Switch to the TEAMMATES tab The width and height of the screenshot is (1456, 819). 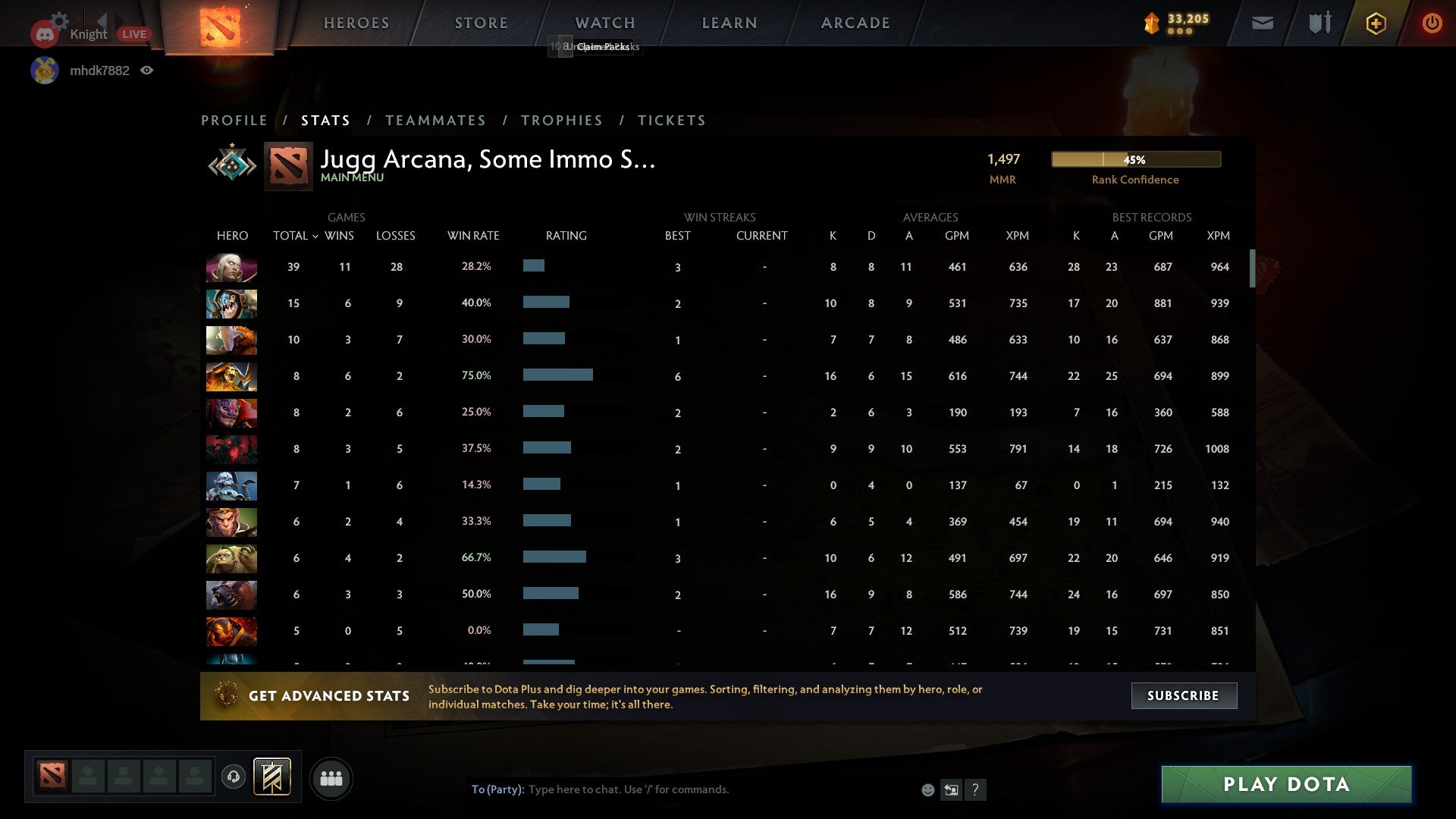[435, 120]
